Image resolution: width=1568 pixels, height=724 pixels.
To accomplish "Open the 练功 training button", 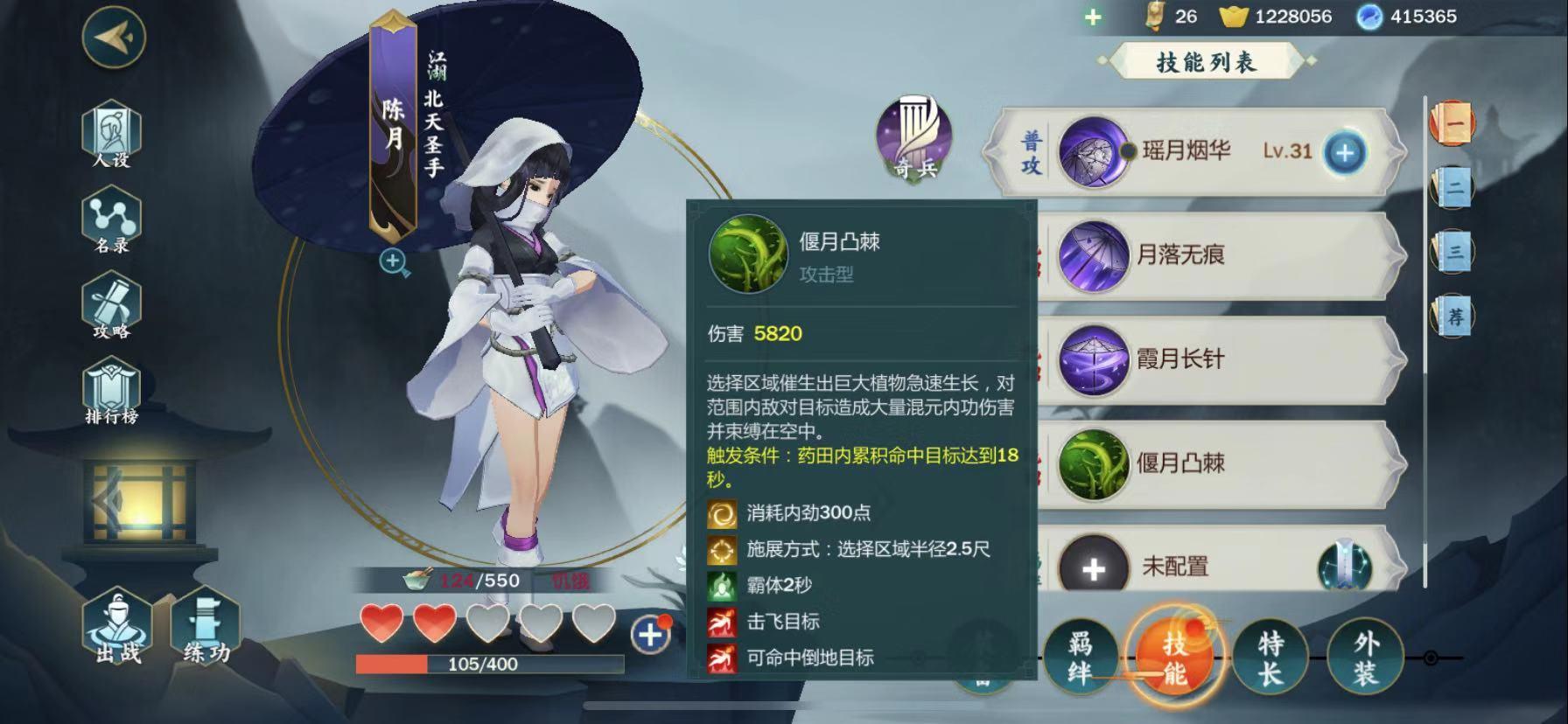I will pyautogui.click(x=206, y=628).
